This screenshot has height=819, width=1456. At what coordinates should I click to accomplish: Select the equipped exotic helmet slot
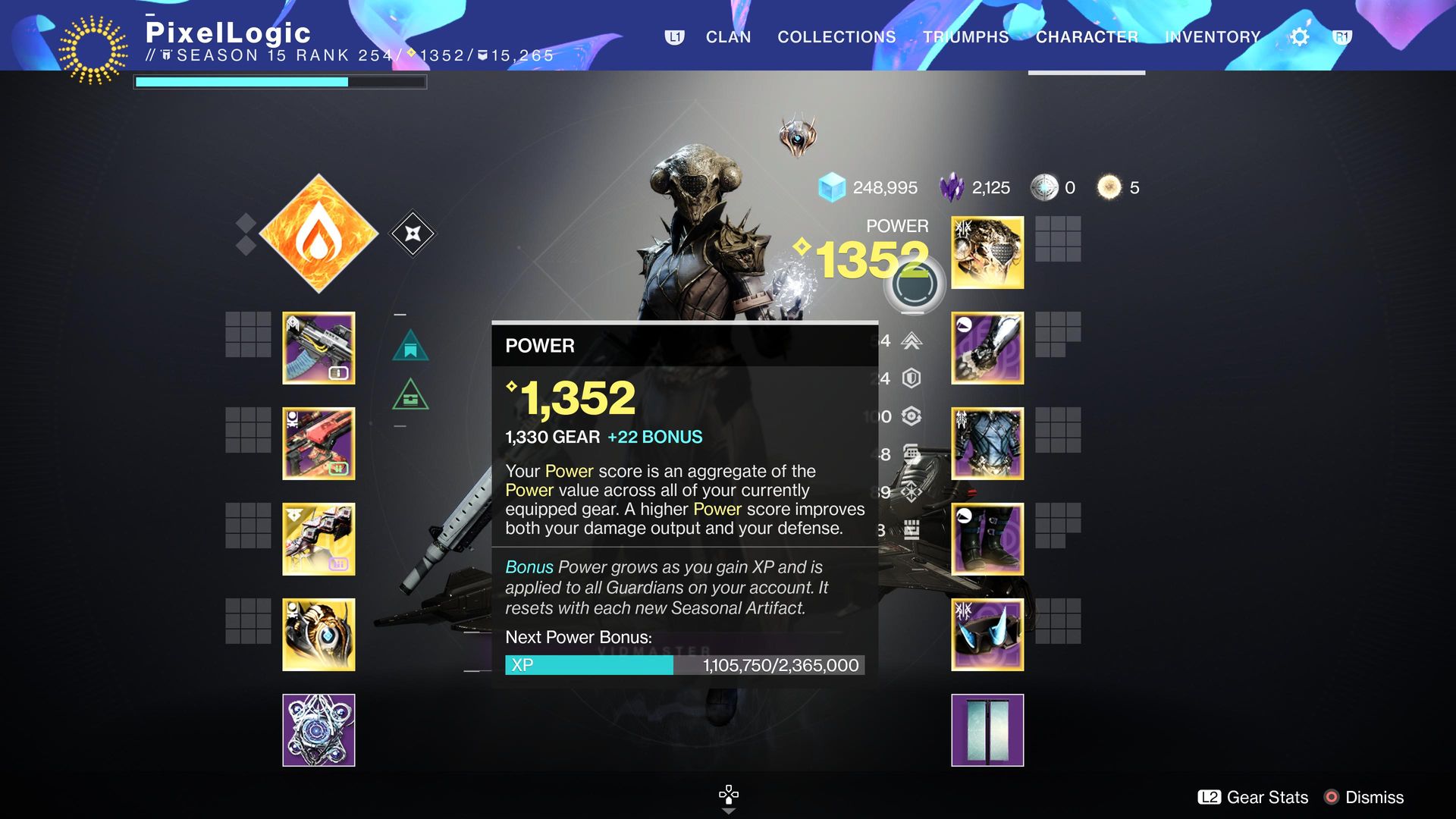click(987, 253)
